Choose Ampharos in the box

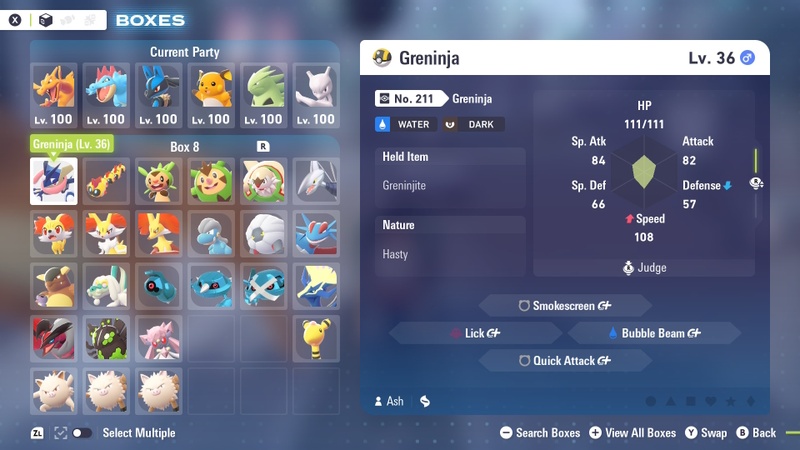coord(318,339)
